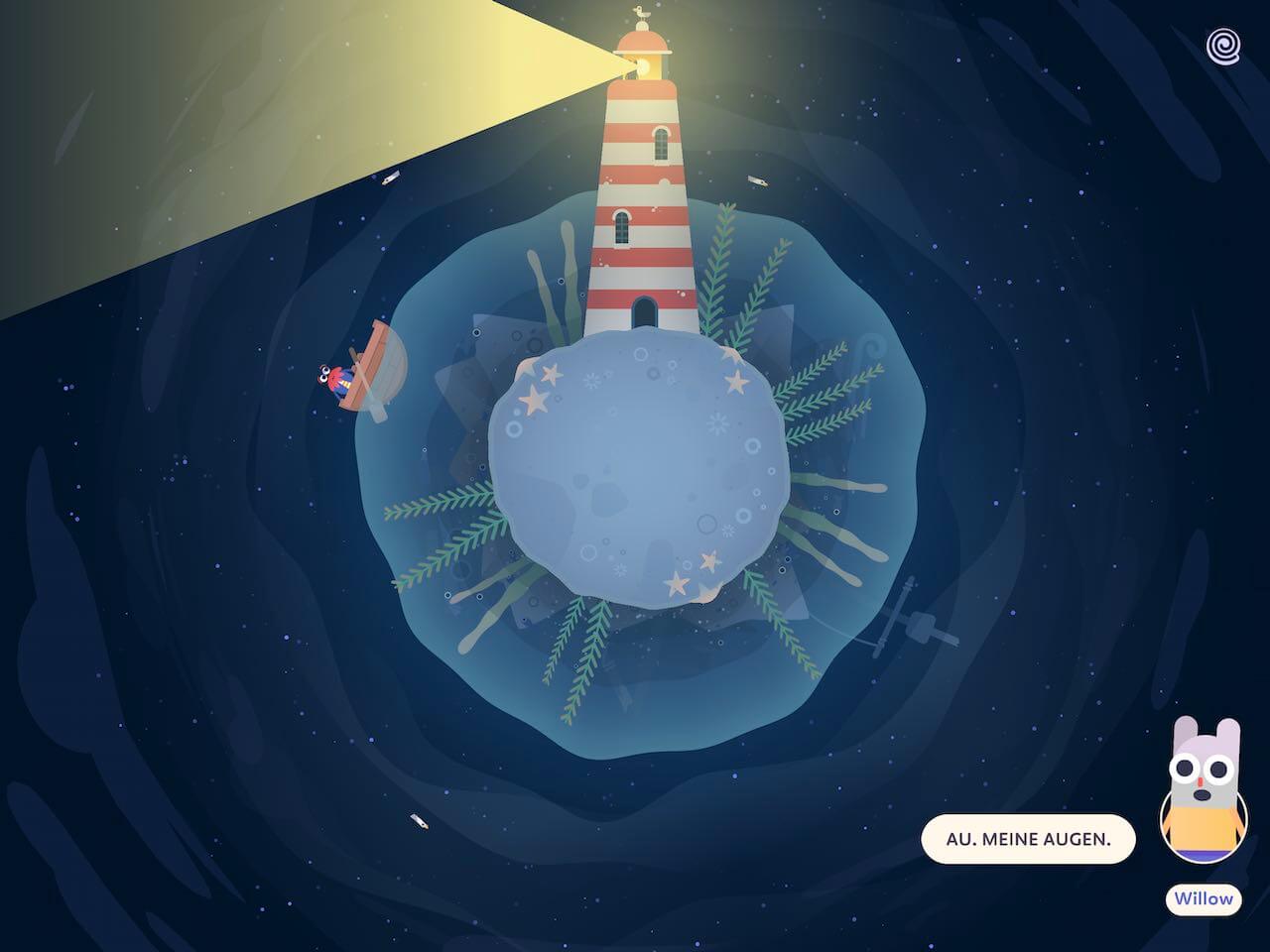The width and height of the screenshot is (1270, 952).
Task: Open the spiral menu icon
Action: (1222, 47)
